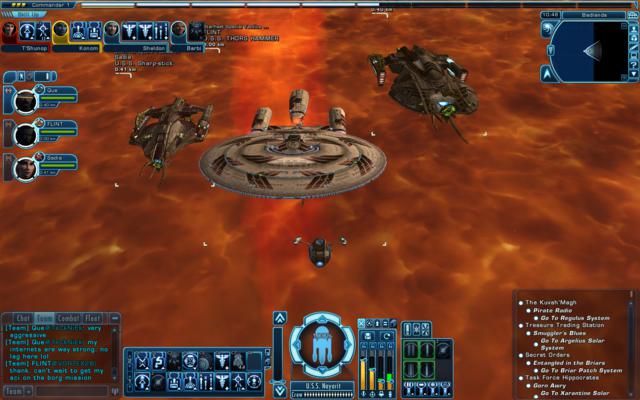Click the U.S.S. Nayarit ship shield display
Image resolution: width=640 pixels, height=400 pixels.
coord(323,344)
